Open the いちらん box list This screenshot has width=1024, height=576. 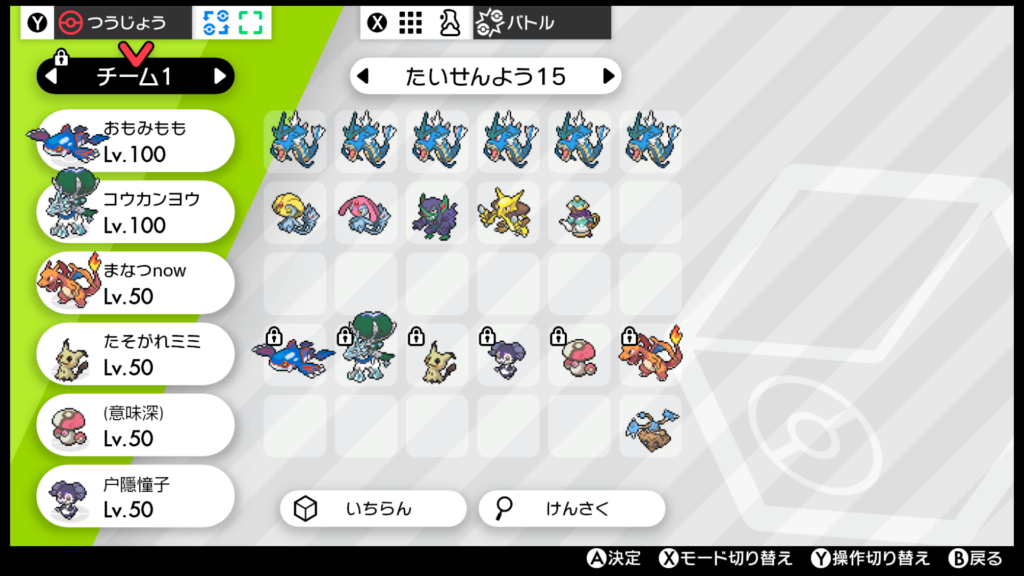pos(373,509)
